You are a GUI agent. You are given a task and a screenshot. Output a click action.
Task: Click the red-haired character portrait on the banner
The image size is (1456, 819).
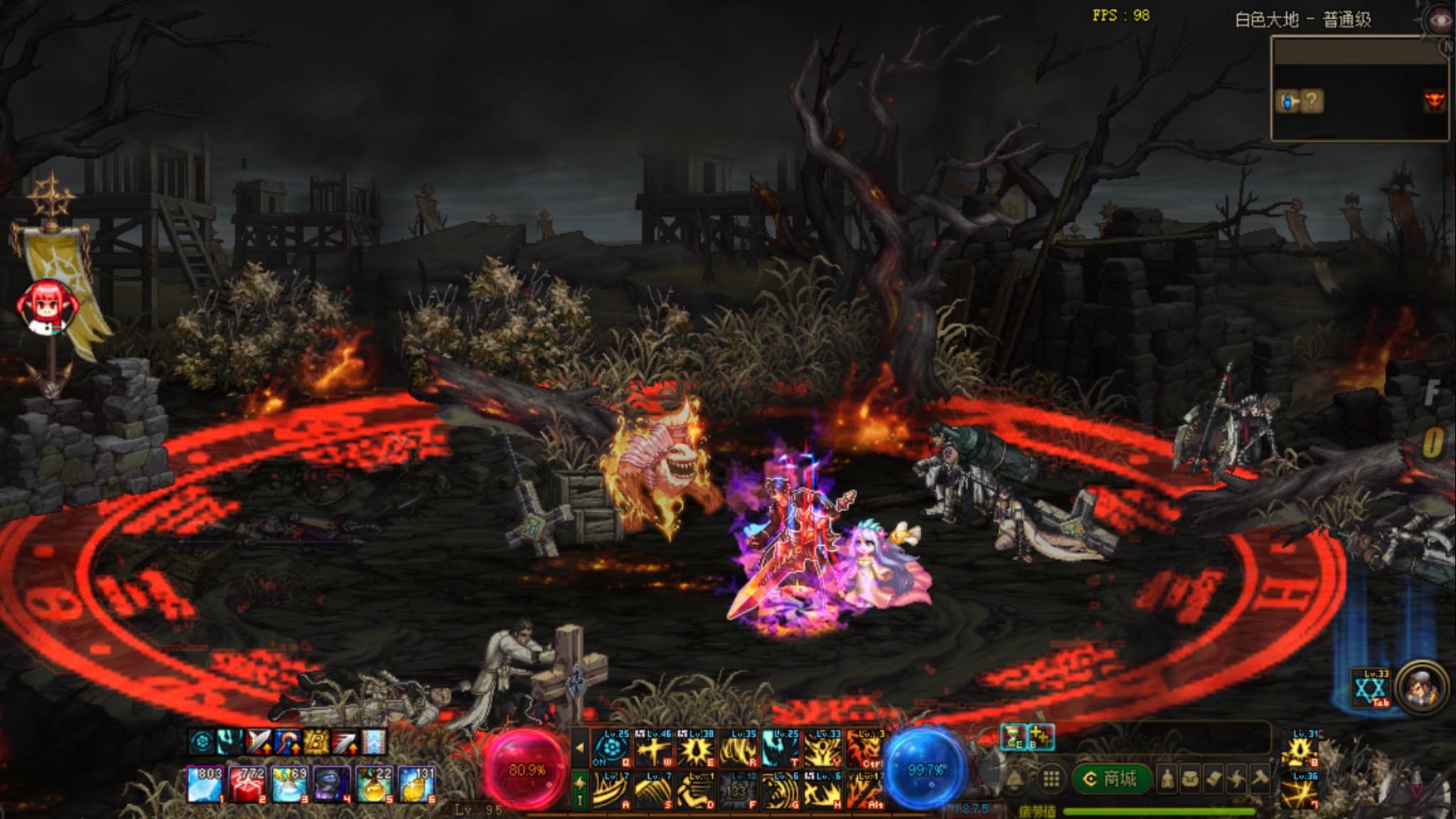[x=44, y=307]
